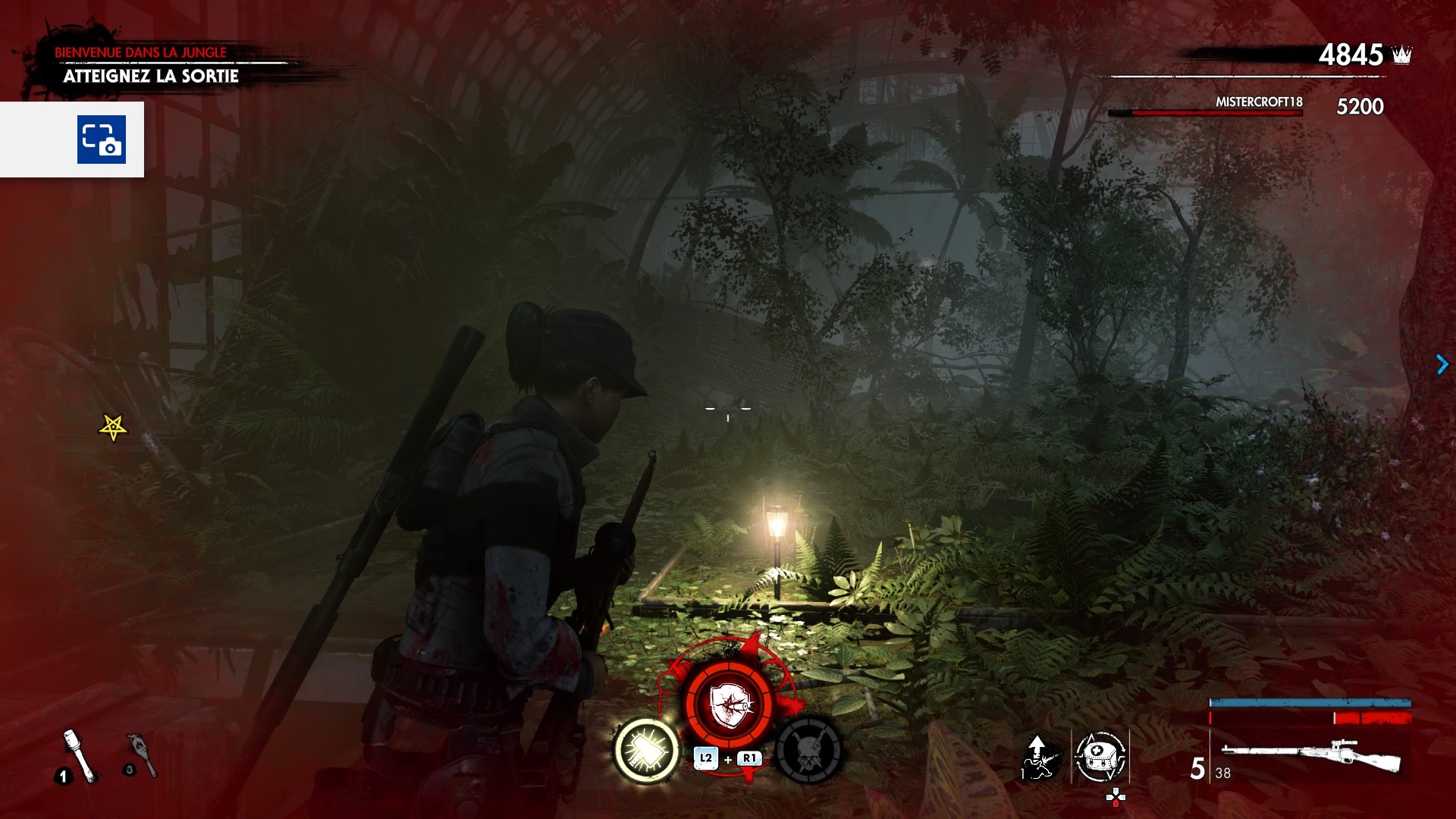Click the yellow pentagram objective marker
The height and width of the screenshot is (819, 1456).
[113, 428]
